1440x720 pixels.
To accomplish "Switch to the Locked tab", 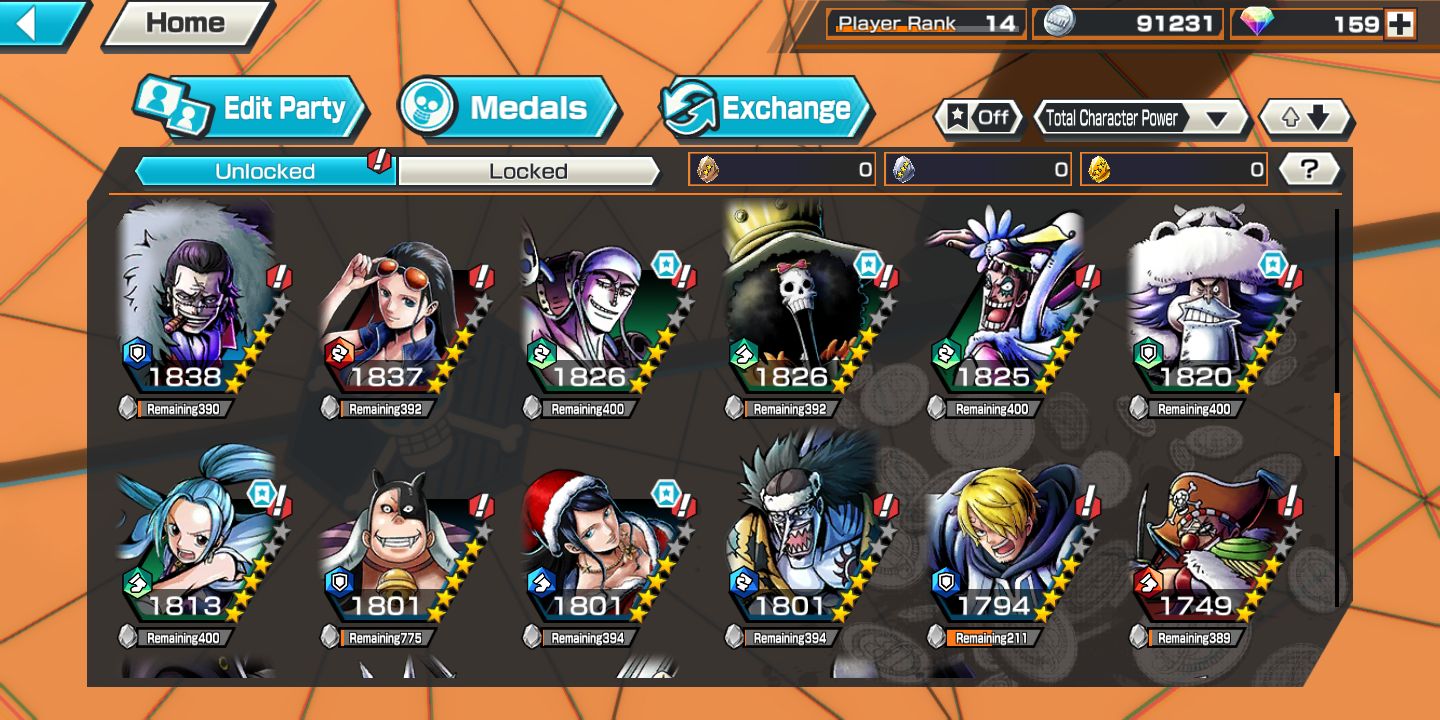I will click(528, 171).
